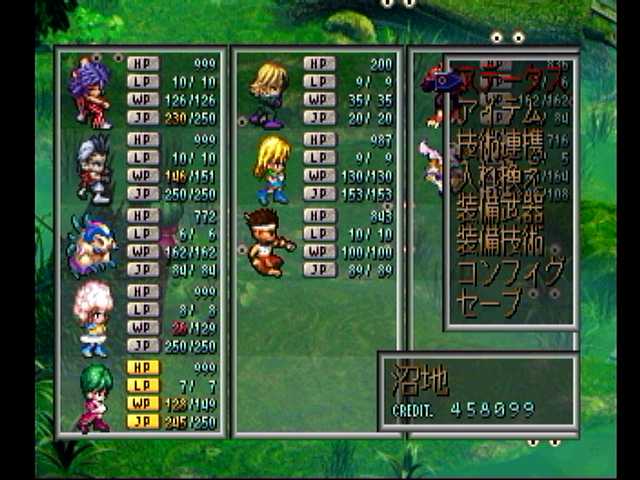Screen dimensions: 640x480
Task: Choose the brown-haired fighter with headband
Action: (268, 242)
